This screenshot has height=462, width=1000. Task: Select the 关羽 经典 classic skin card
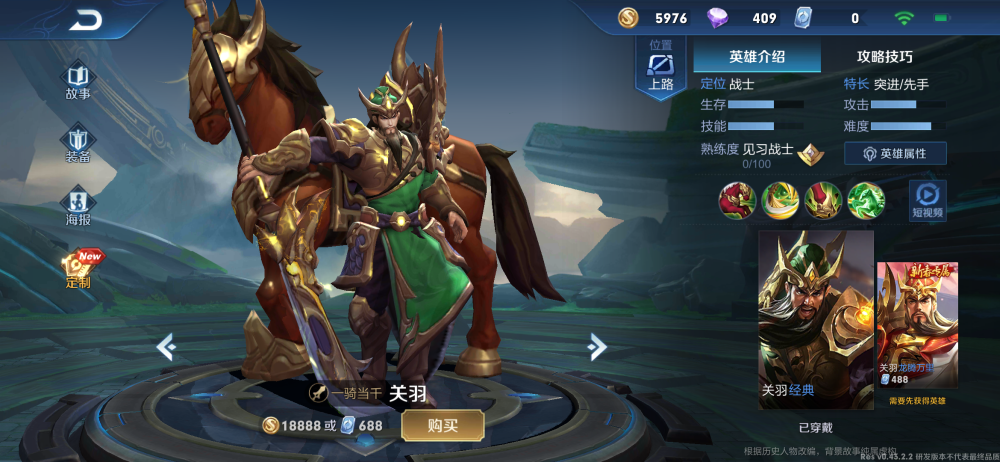(x=816, y=319)
